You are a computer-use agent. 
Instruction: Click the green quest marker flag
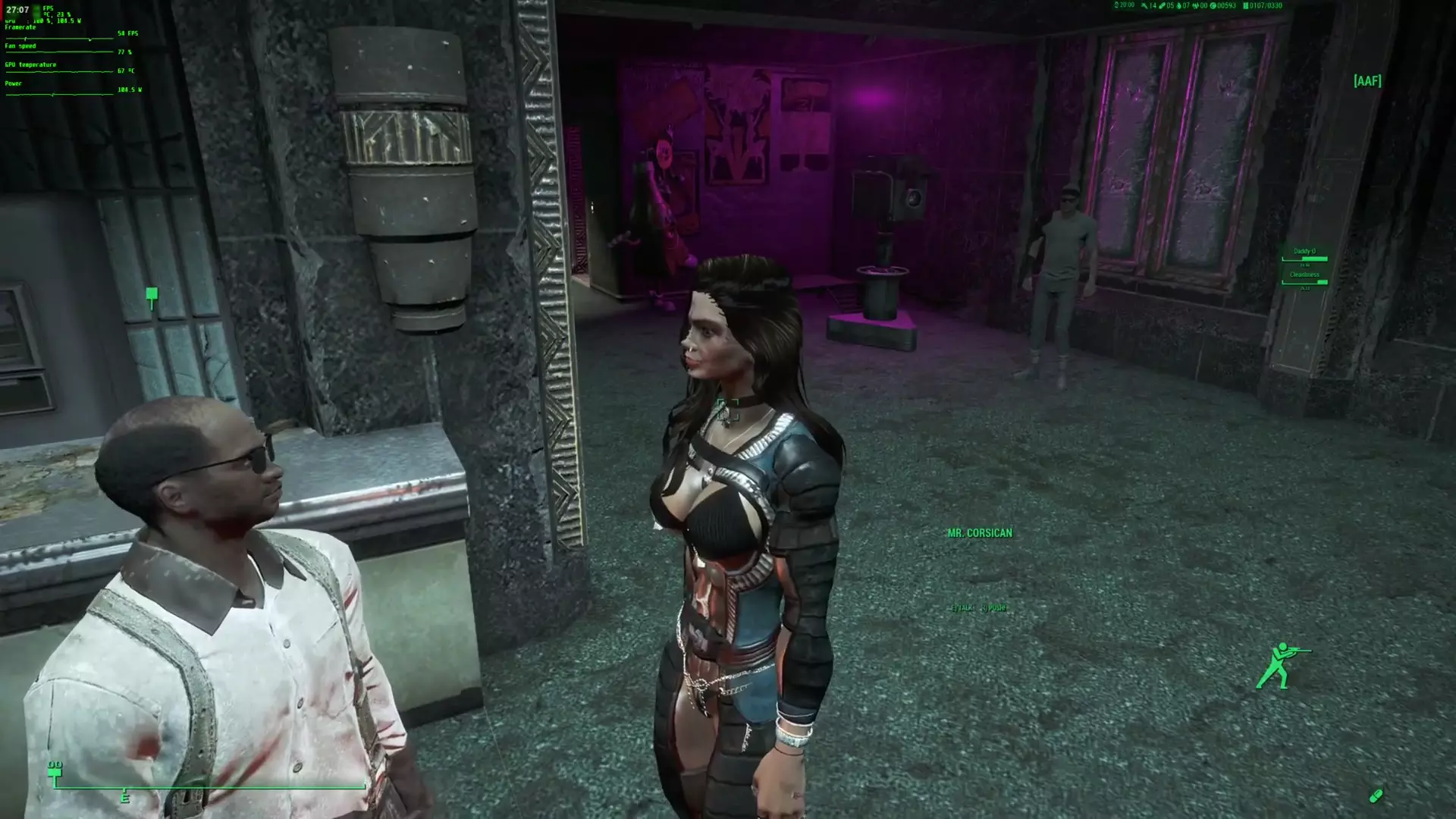click(152, 296)
